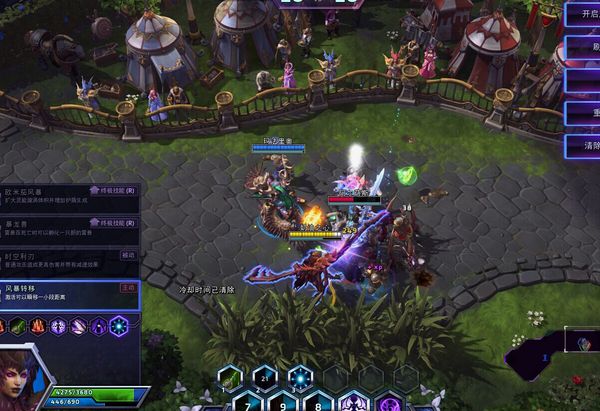Select the 风暴转移 talent entry
Viewport: 600px width, 411px height.
coord(70,294)
